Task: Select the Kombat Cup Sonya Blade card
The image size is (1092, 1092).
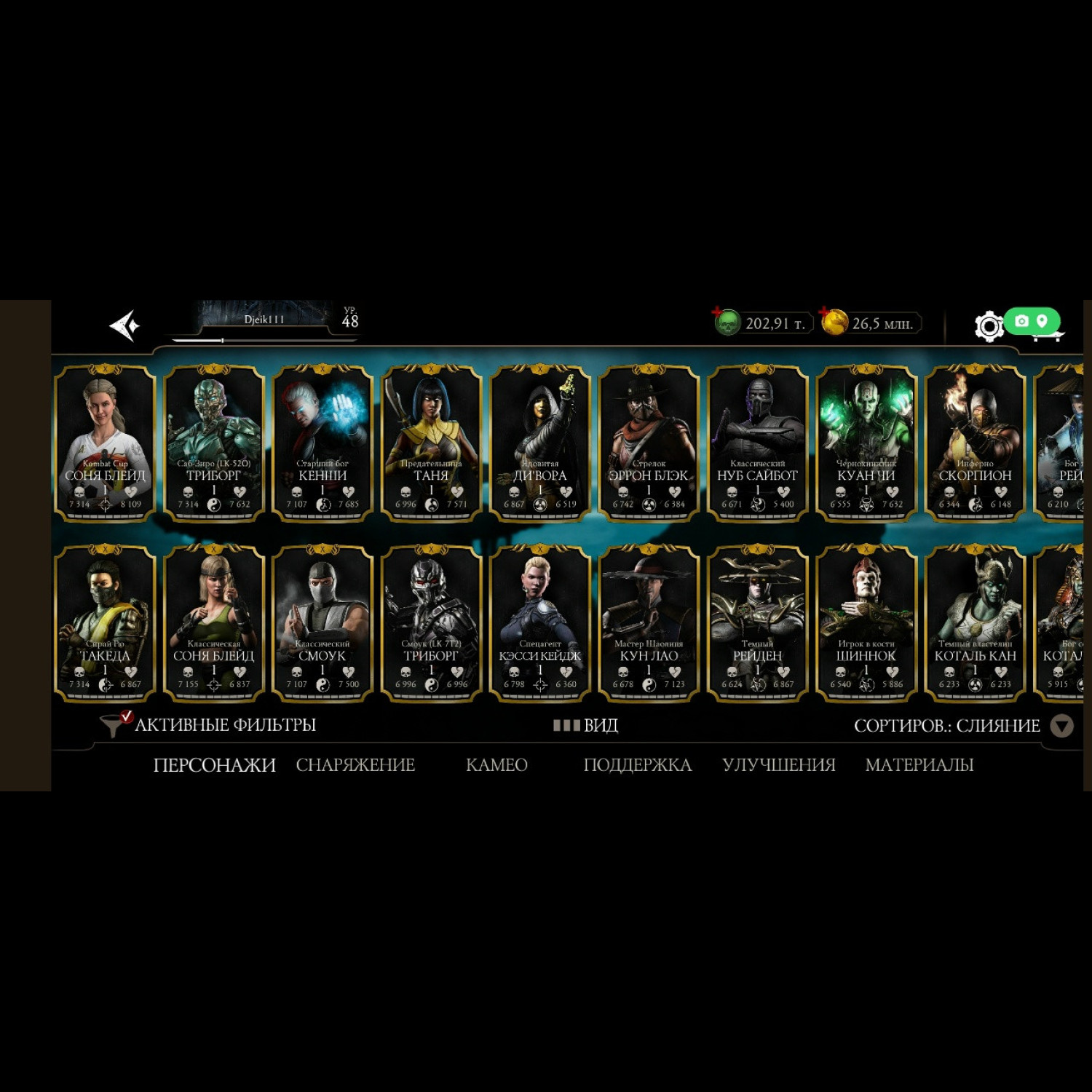Action: tap(105, 443)
